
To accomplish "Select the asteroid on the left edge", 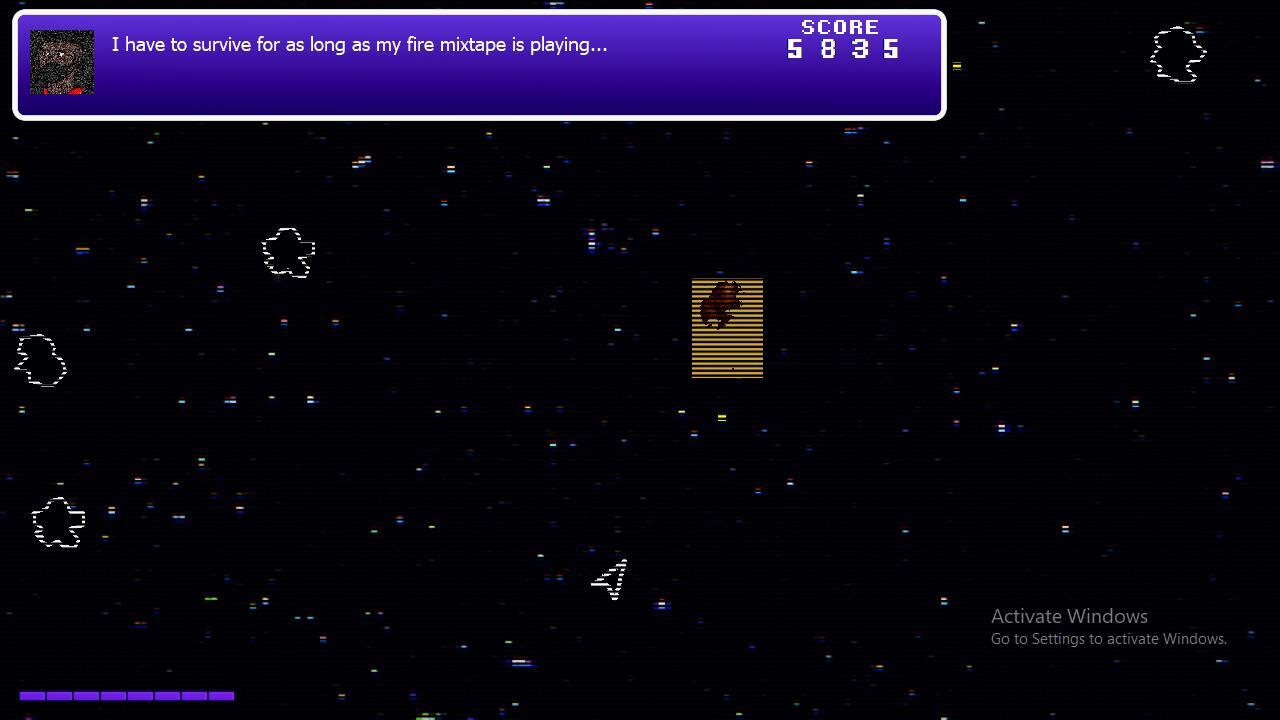I will point(40,358).
